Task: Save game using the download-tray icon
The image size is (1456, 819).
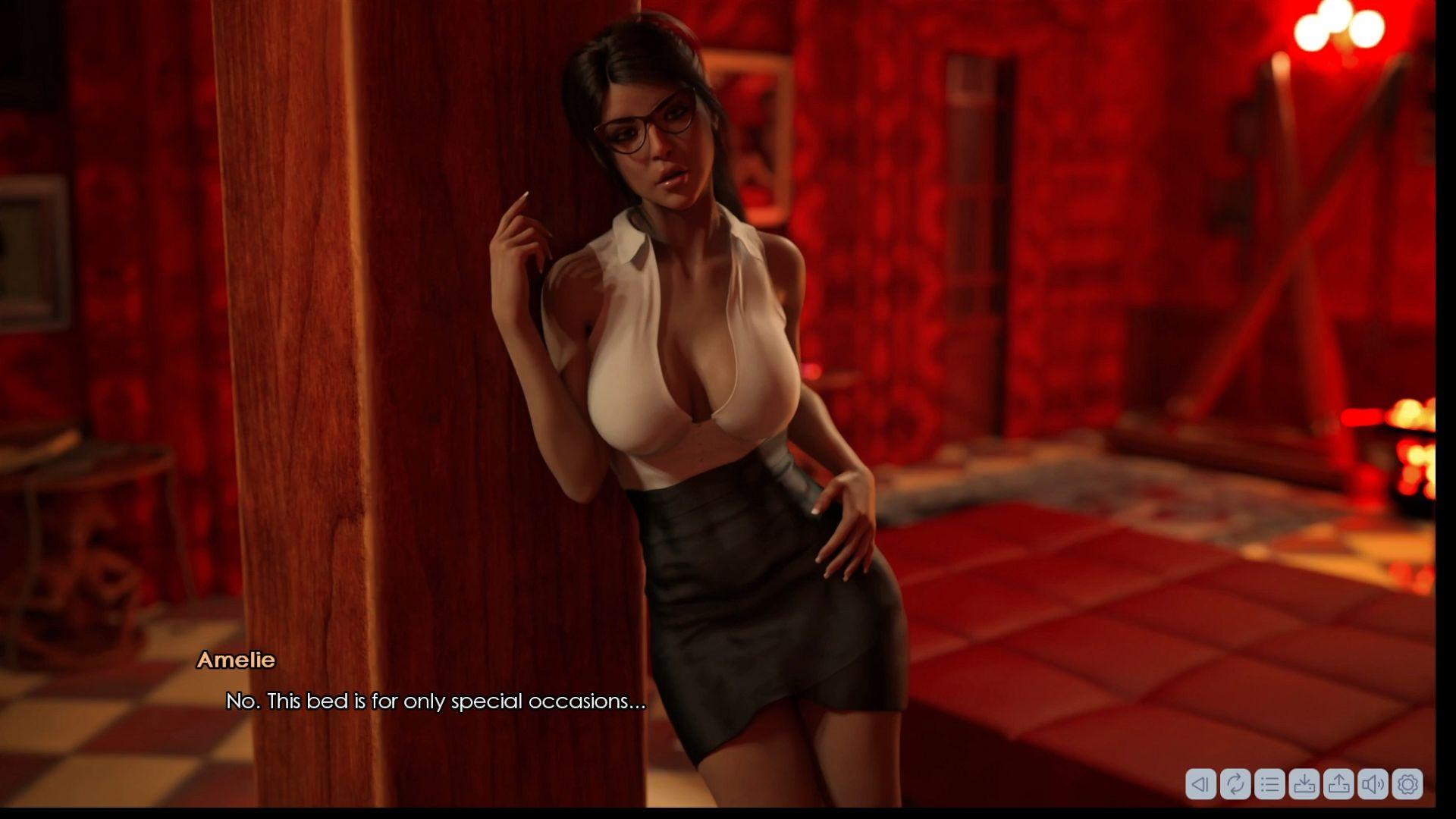Action: point(1304,783)
